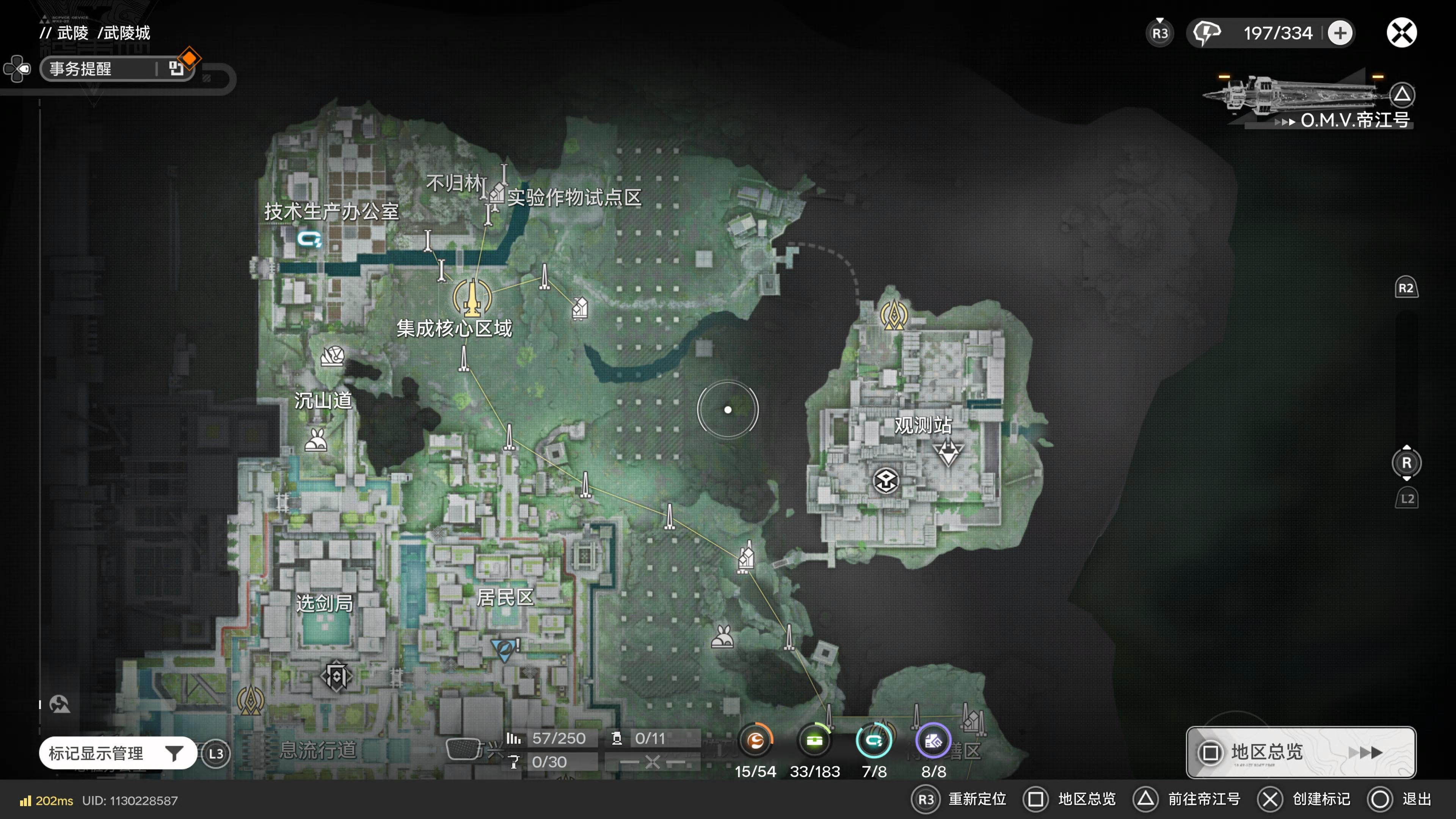Viewport: 1456px width, 819px height.
Task: Select the 观测站 diamond map marker
Action: (x=948, y=452)
